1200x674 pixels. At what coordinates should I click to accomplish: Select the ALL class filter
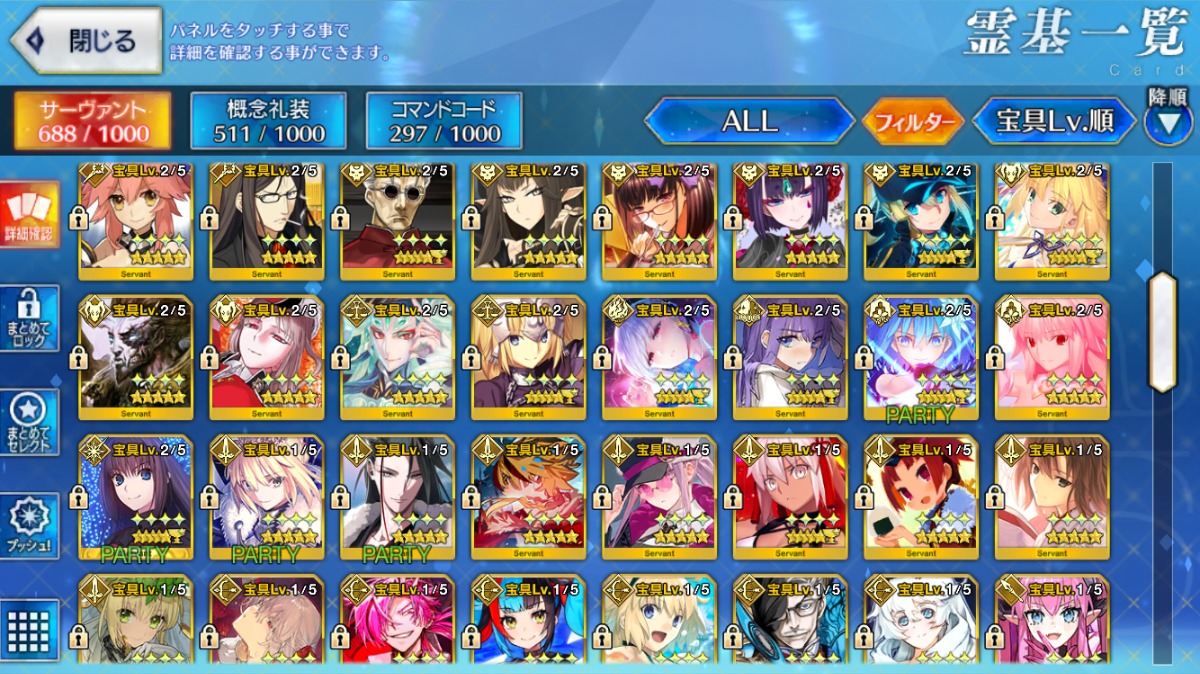point(749,122)
